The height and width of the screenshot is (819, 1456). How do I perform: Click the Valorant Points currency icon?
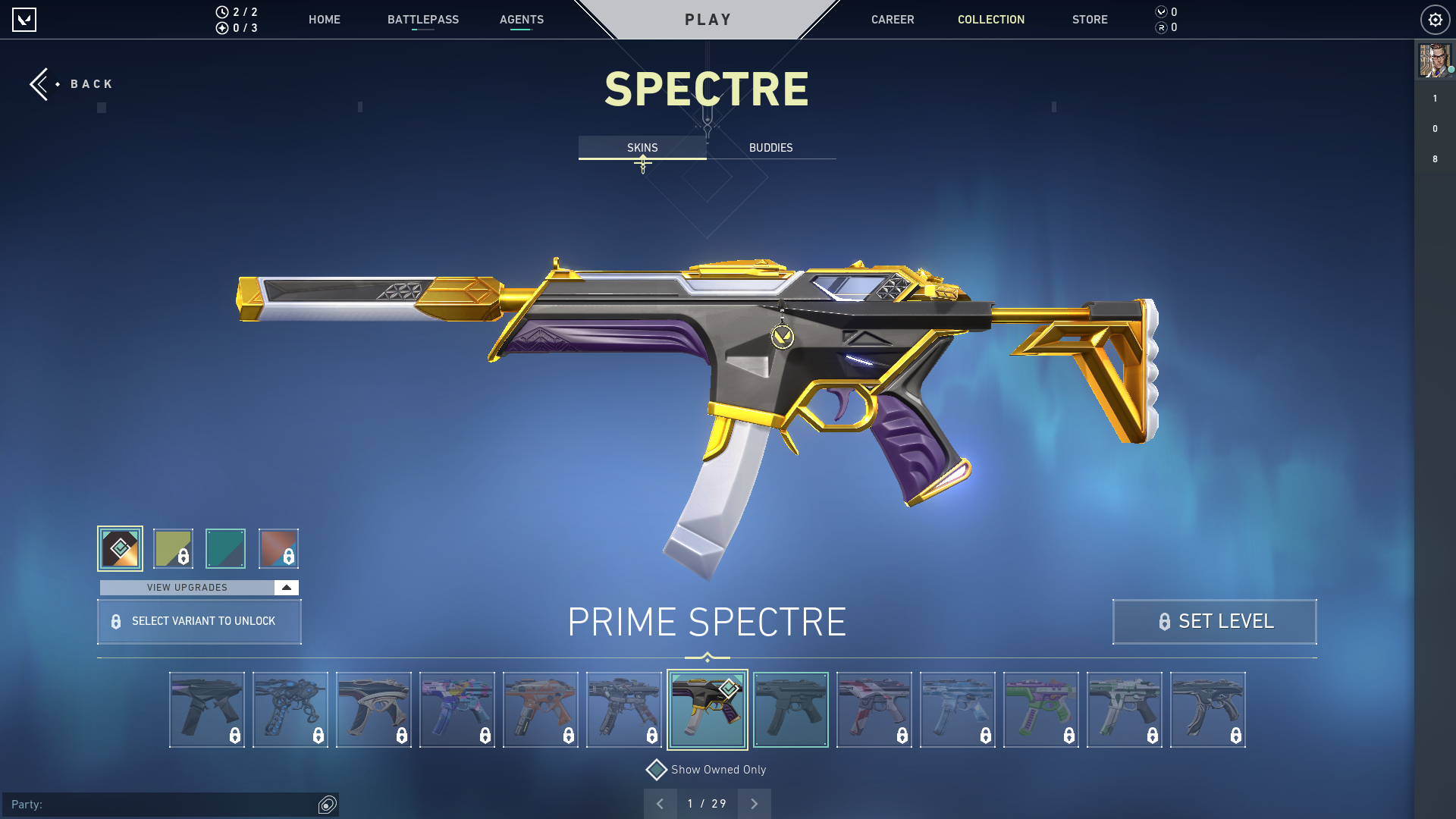[1161, 12]
